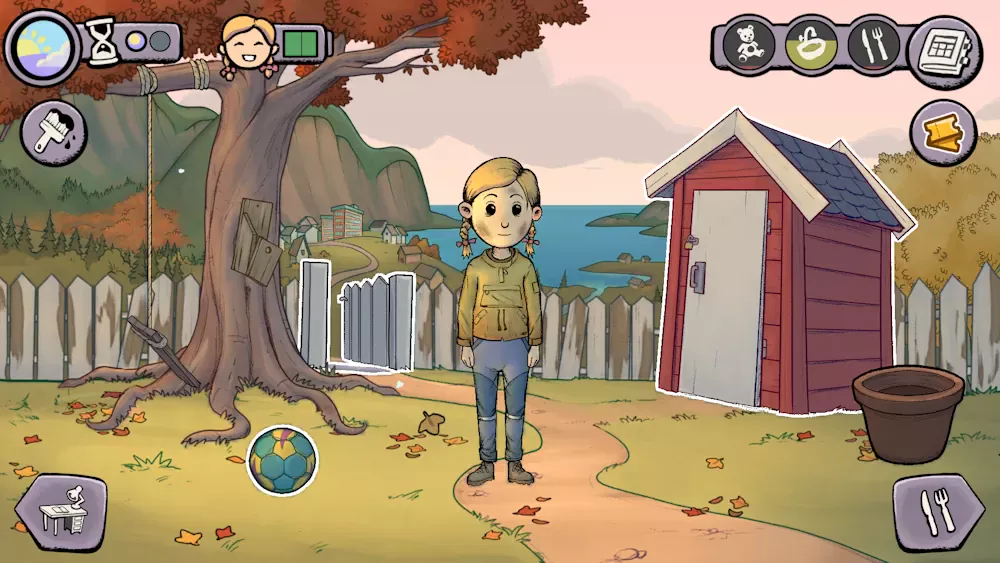Click the sunny weather time-of-day circle
Screen dimensions: 1000x563
click(42, 47)
